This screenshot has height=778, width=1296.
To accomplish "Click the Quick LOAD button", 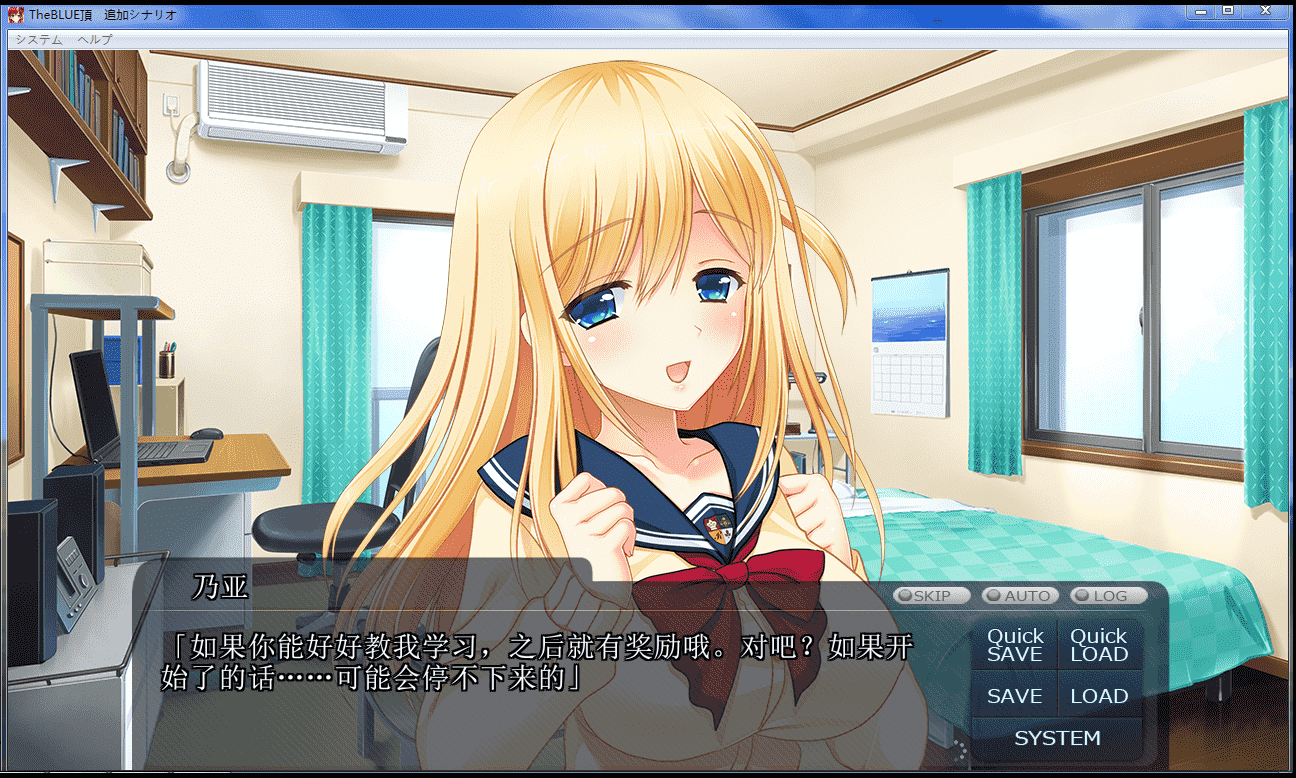I will pos(1099,645).
